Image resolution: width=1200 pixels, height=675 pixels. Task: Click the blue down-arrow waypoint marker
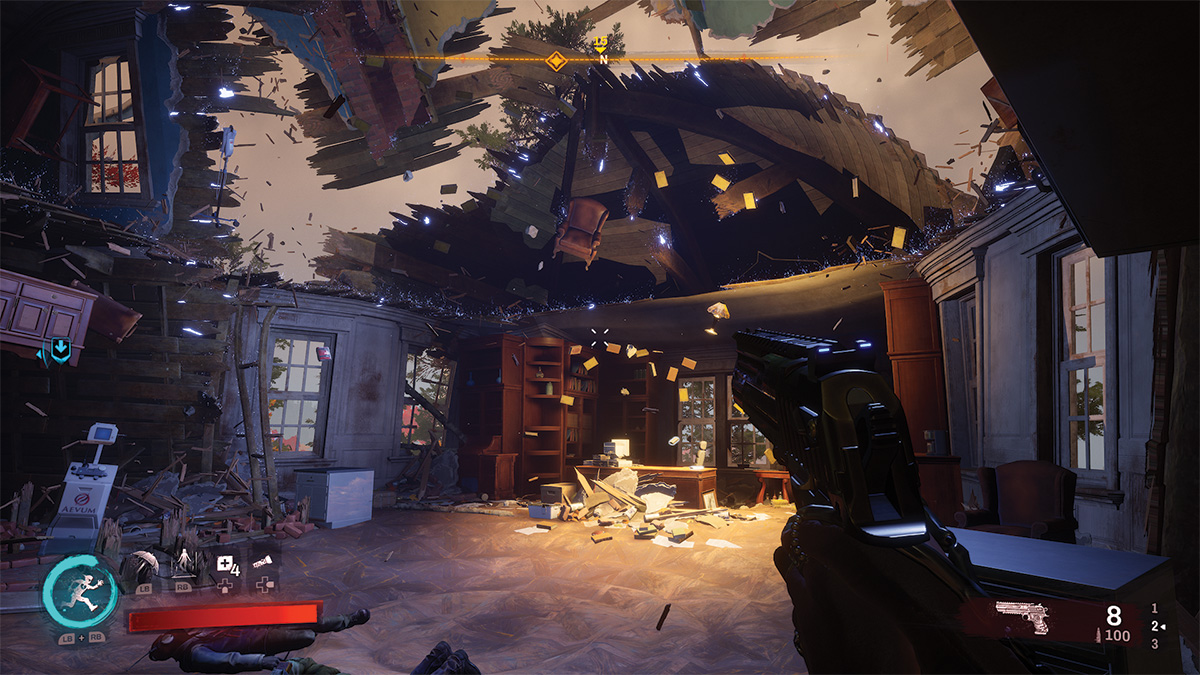60,350
